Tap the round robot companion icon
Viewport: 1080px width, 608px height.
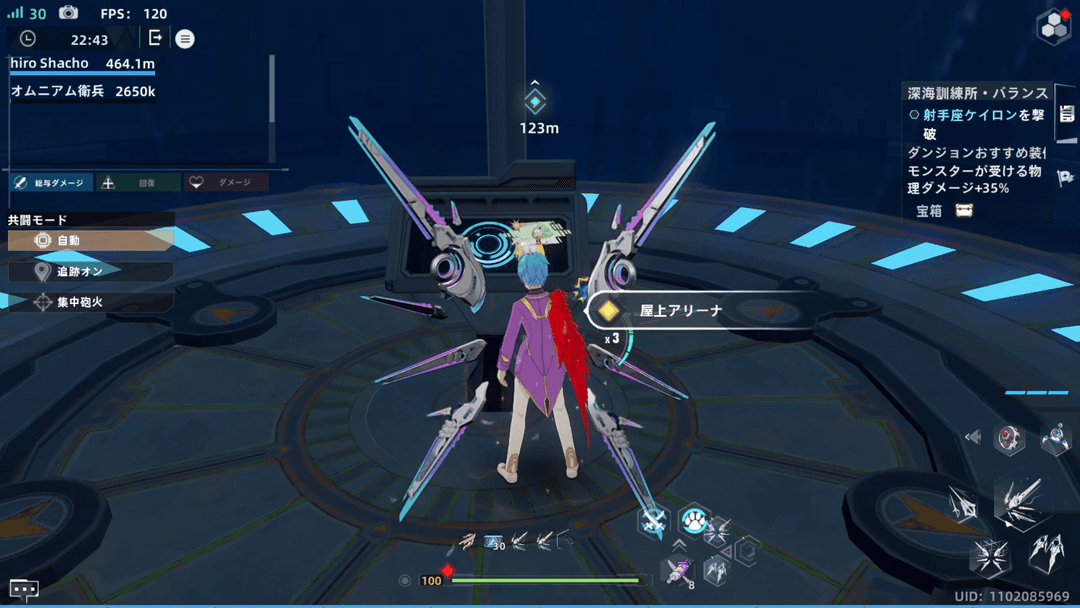point(1009,438)
